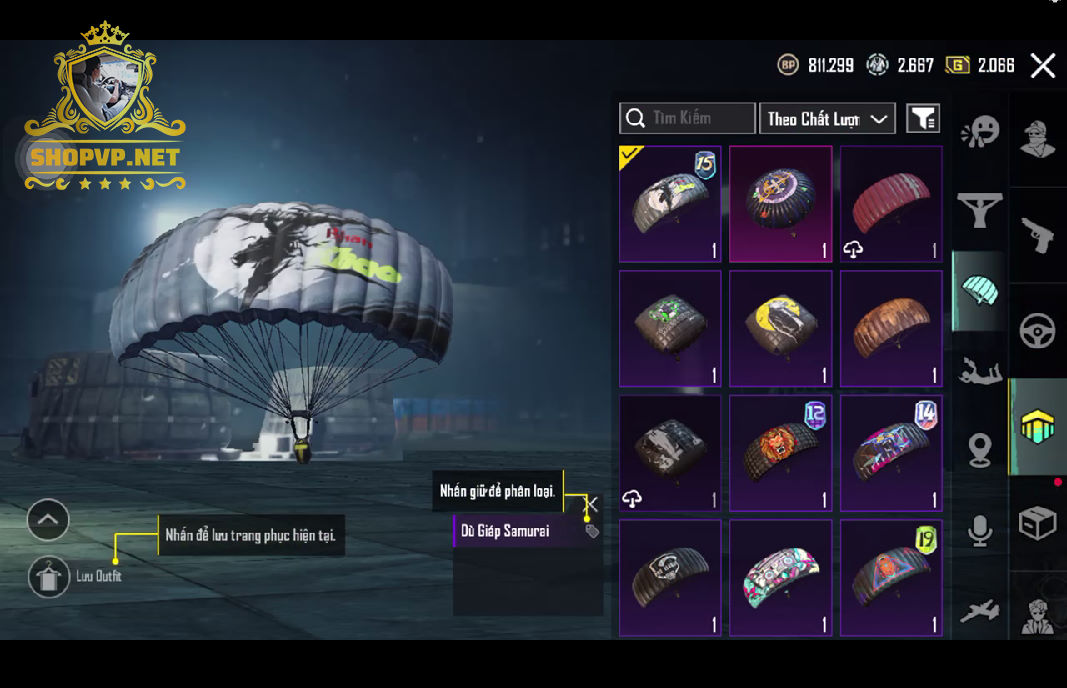Switch to the pistol weapons tab
The height and width of the screenshot is (688, 1067).
tap(1038, 235)
